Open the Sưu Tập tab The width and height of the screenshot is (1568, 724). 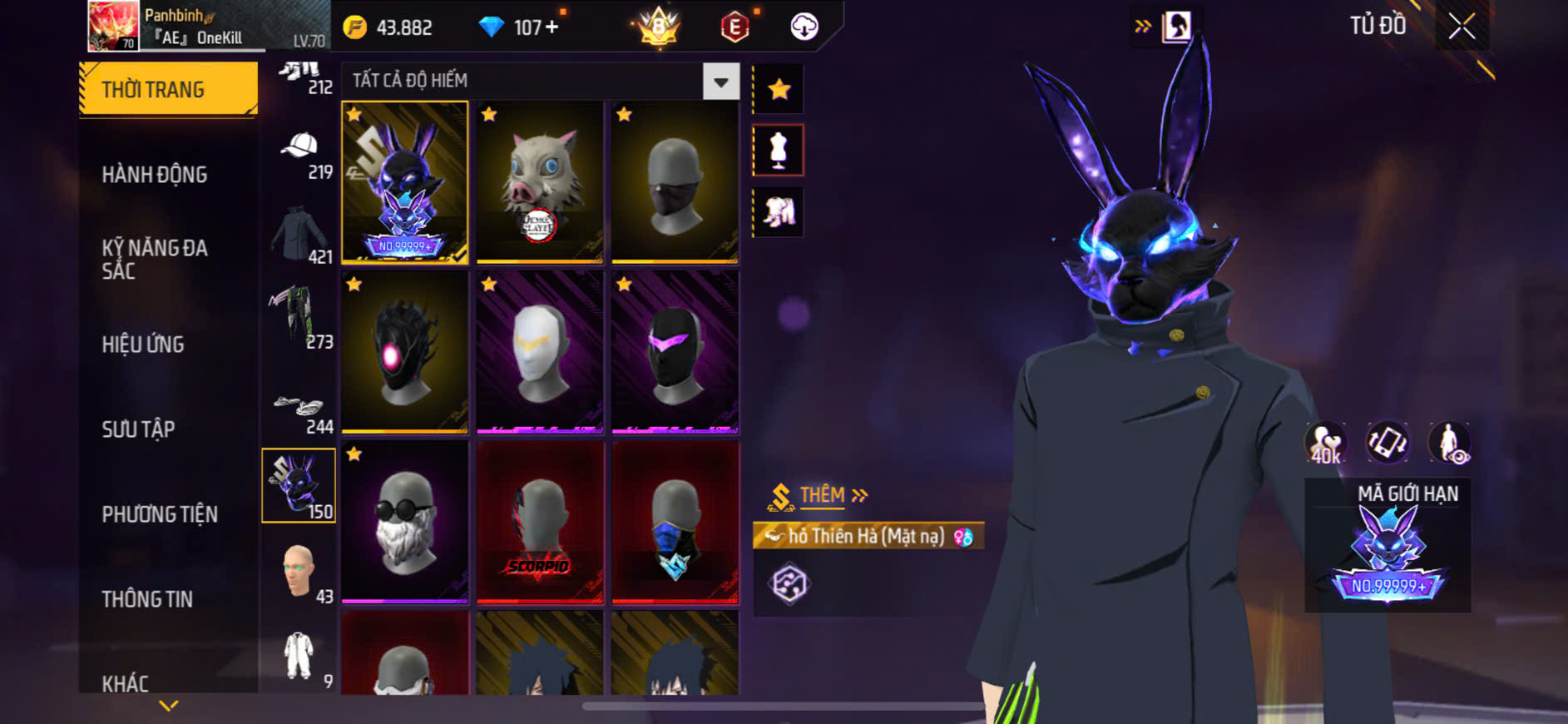(x=138, y=429)
